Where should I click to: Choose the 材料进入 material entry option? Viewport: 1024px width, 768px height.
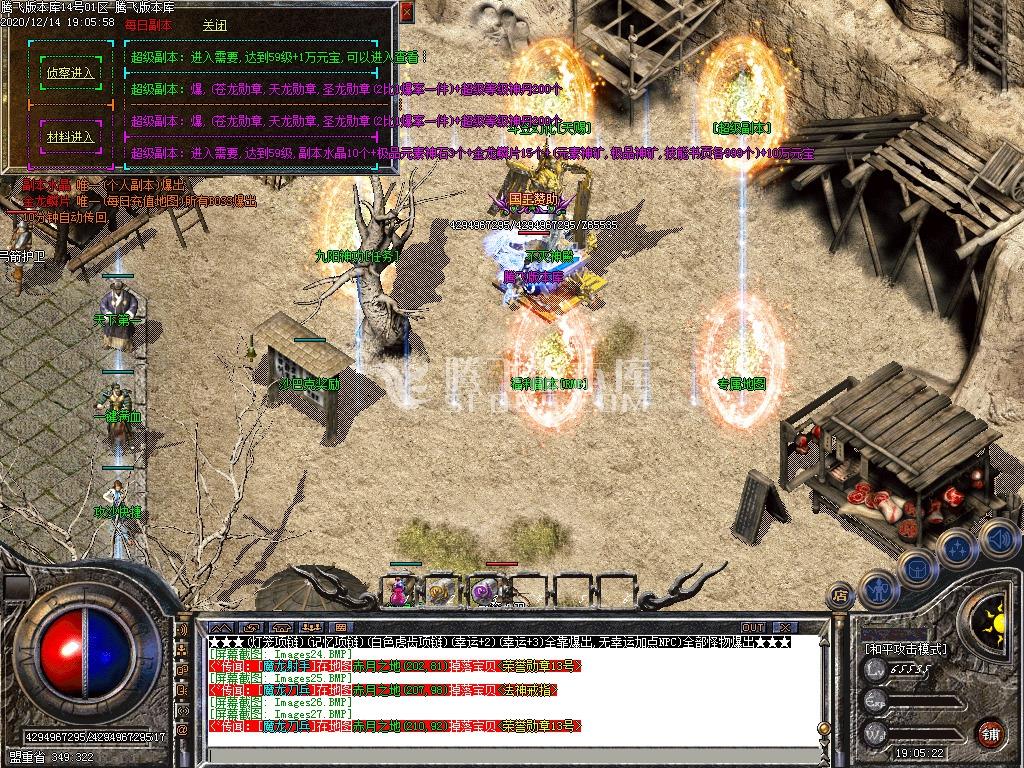click(x=70, y=137)
